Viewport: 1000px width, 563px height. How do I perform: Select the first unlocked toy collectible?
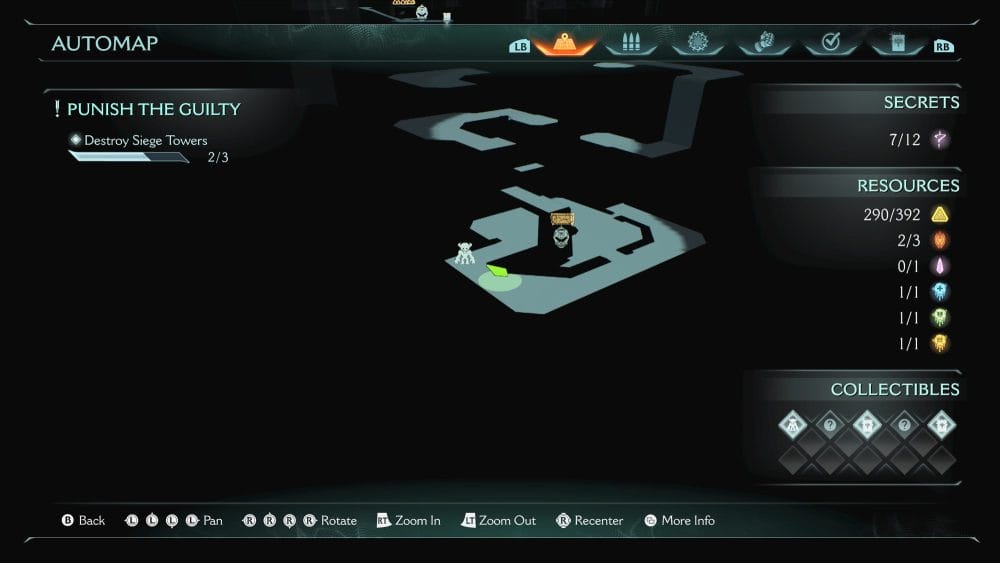tap(793, 425)
